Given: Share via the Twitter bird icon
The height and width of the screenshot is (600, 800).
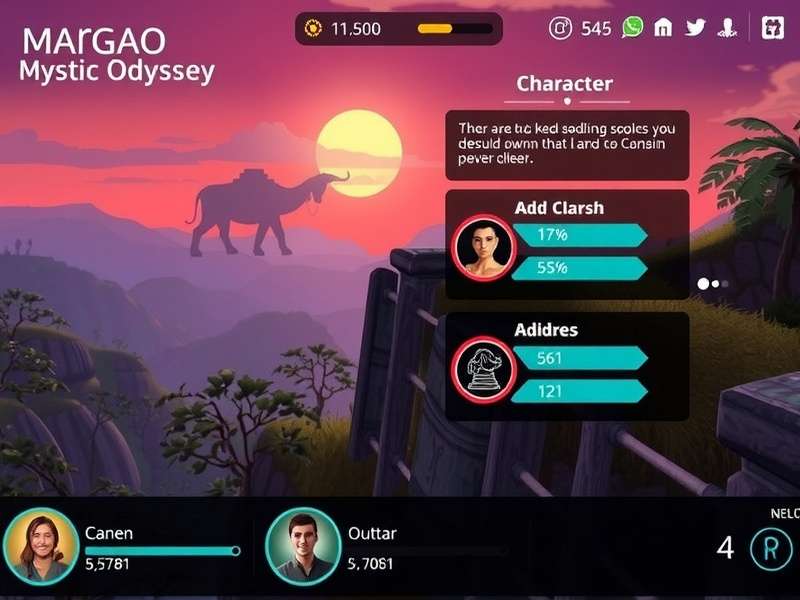Looking at the screenshot, I should (x=696, y=28).
